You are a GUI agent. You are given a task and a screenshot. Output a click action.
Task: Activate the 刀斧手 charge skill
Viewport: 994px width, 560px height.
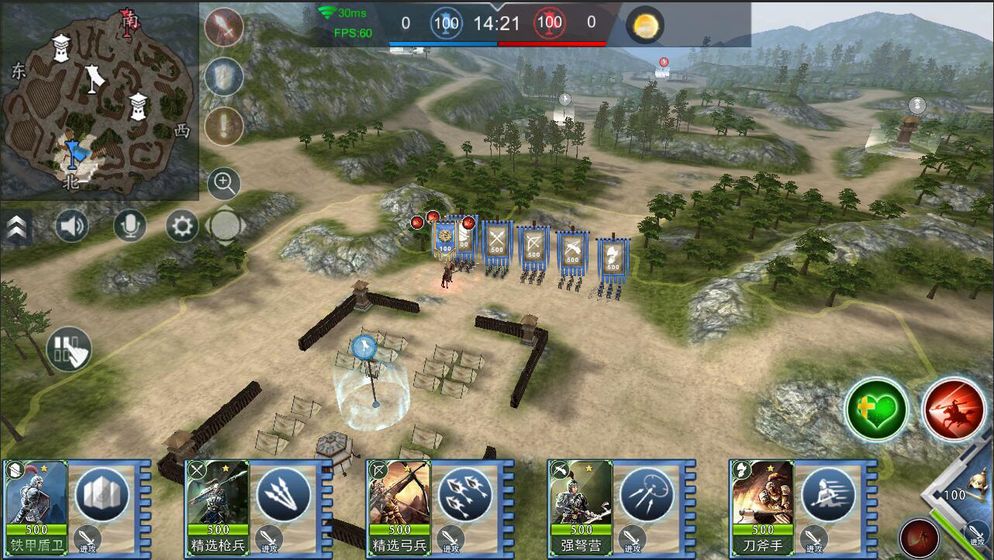[827, 494]
